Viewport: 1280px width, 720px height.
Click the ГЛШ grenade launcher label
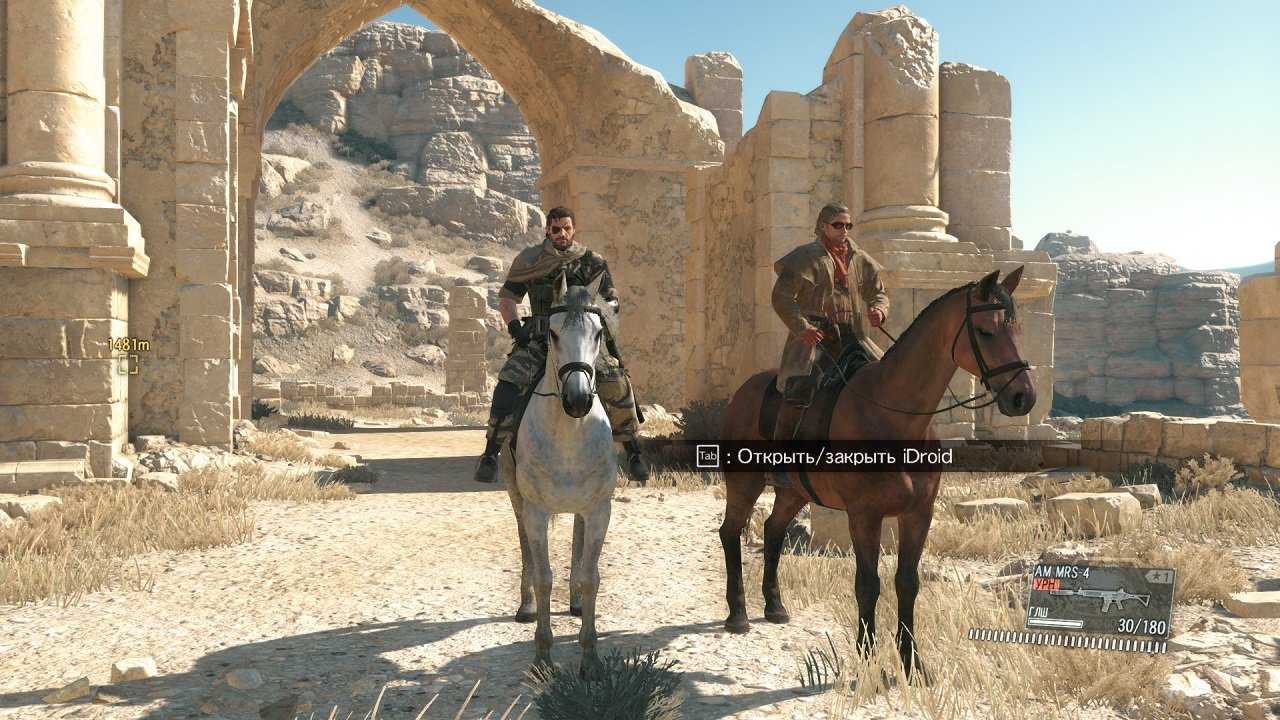pos(1038,612)
